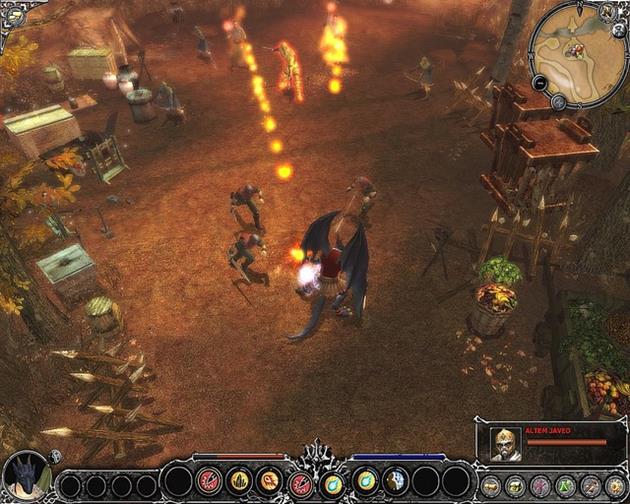Screen dimensions: 630x504
Task: Select the Altem Javed target portrait
Action: point(505,444)
